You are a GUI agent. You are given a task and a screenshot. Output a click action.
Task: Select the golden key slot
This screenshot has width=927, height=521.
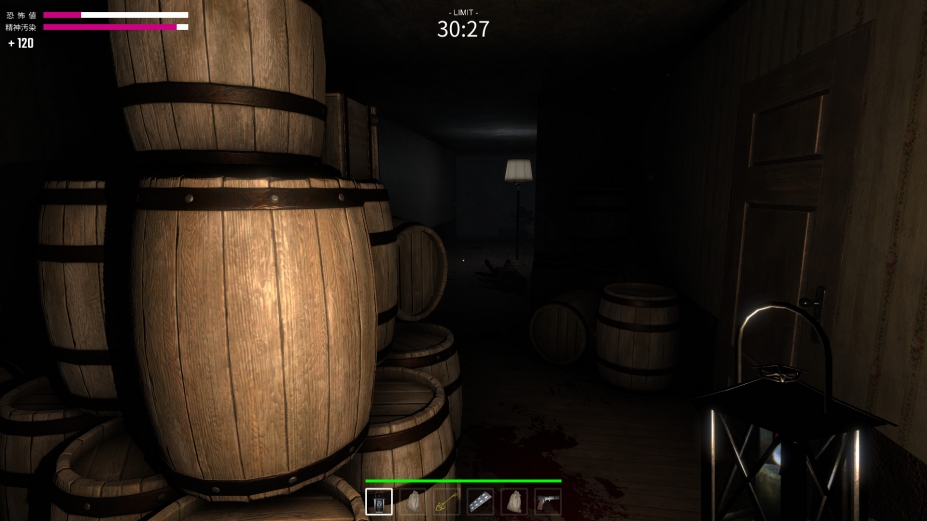pyautogui.click(x=446, y=501)
